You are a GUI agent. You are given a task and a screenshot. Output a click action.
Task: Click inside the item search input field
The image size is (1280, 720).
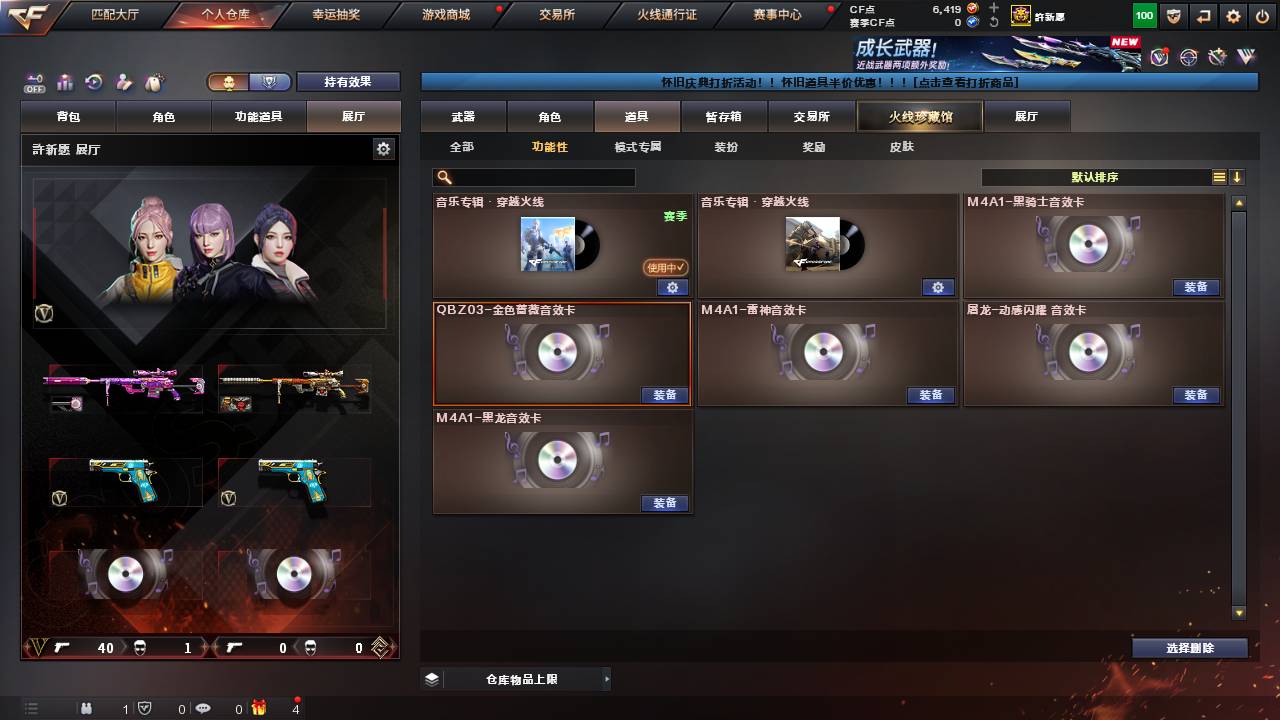click(540, 177)
